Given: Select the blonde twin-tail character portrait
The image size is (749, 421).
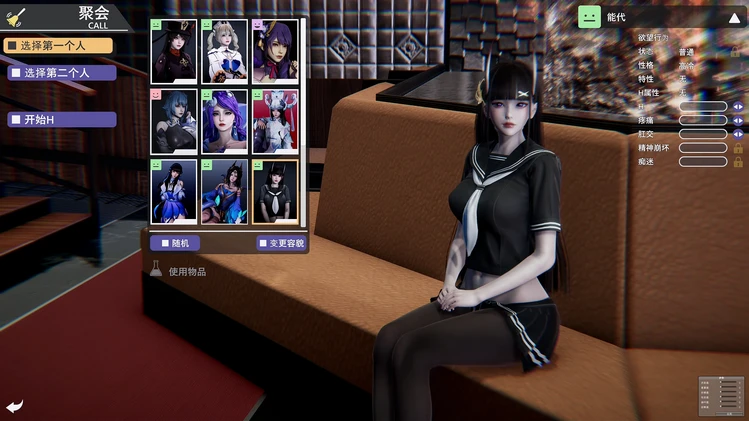Looking at the screenshot, I should point(225,52).
